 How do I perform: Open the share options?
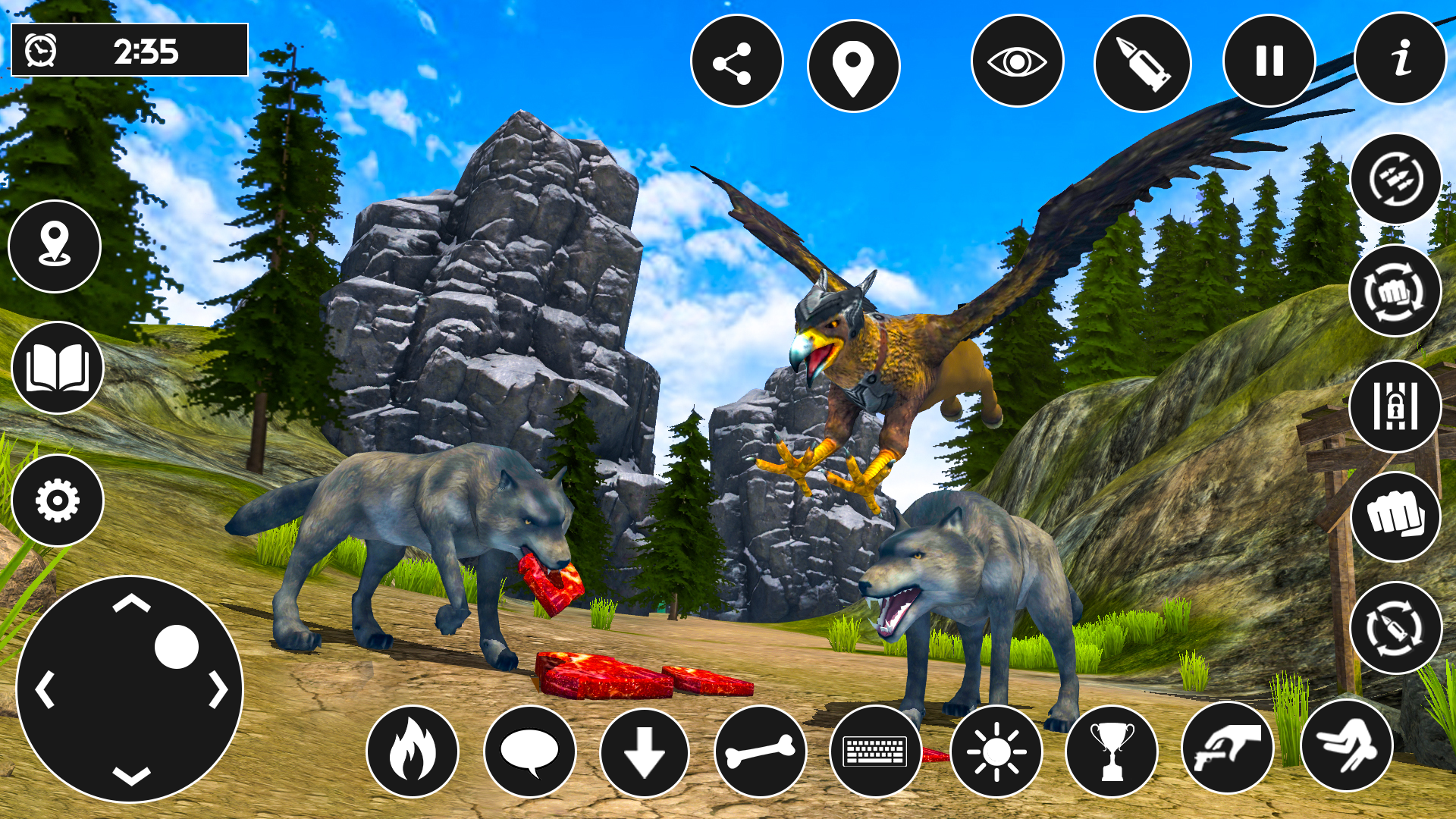click(x=736, y=62)
